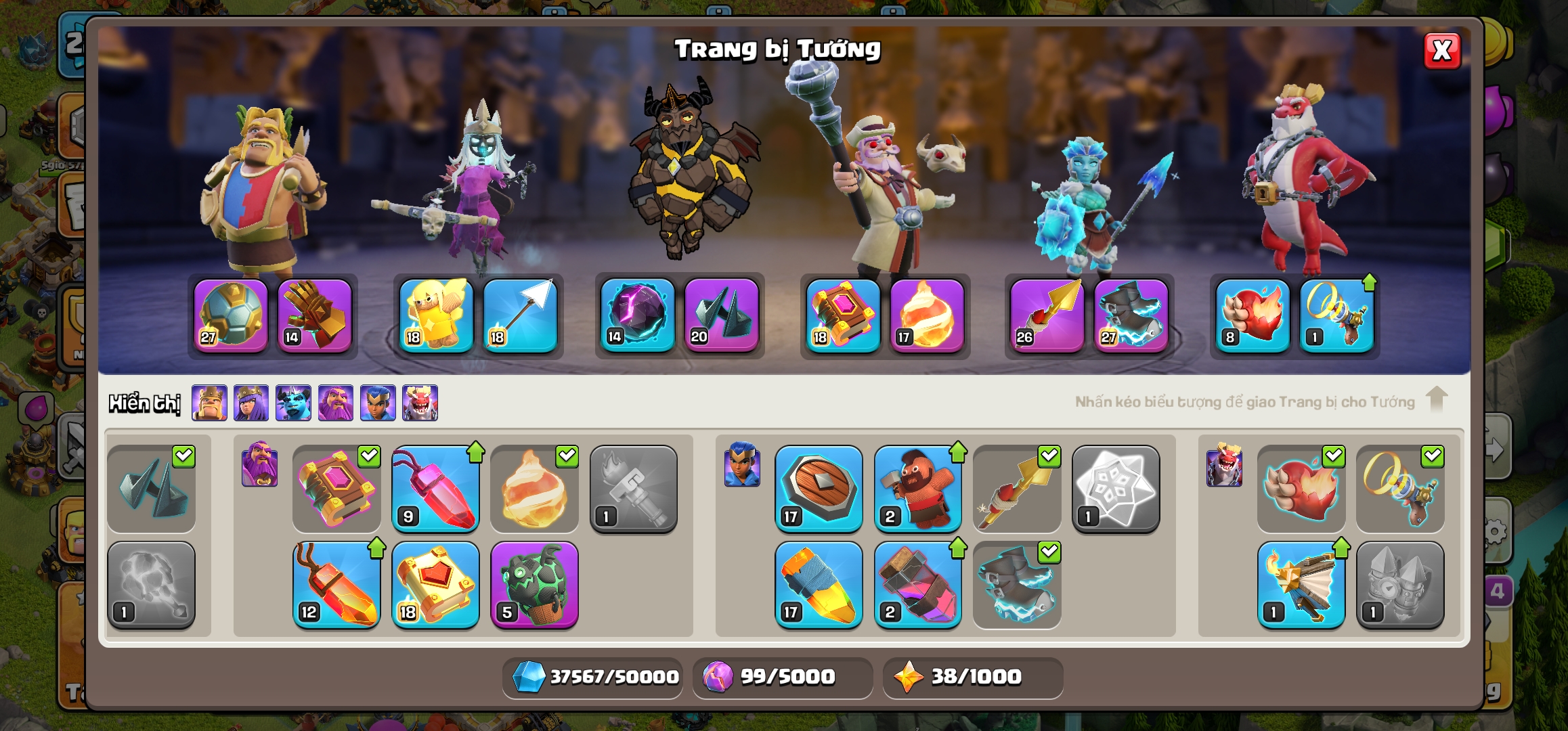Select the level 27 stone ball equipment slot

tap(231, 315)
